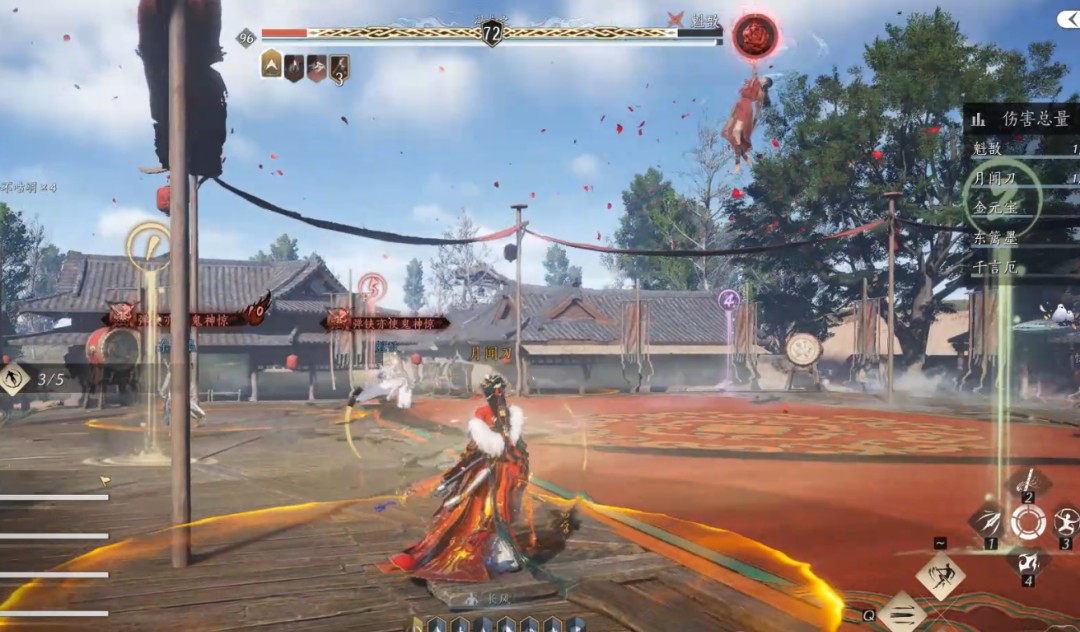Open the 伤害总量 damage total panel header
Viewport: 1080px width, 632px height.
[x=1022, y=119]
